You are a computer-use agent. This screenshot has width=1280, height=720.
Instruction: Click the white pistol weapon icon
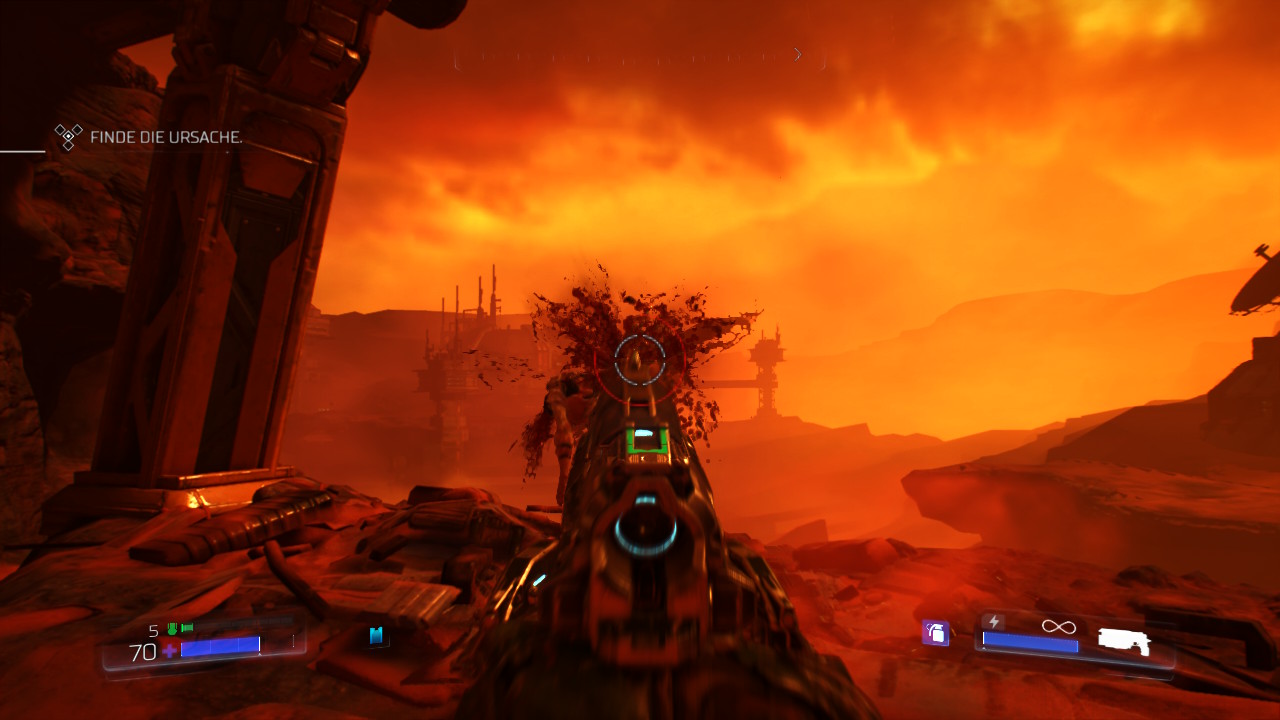(1123, 641)
